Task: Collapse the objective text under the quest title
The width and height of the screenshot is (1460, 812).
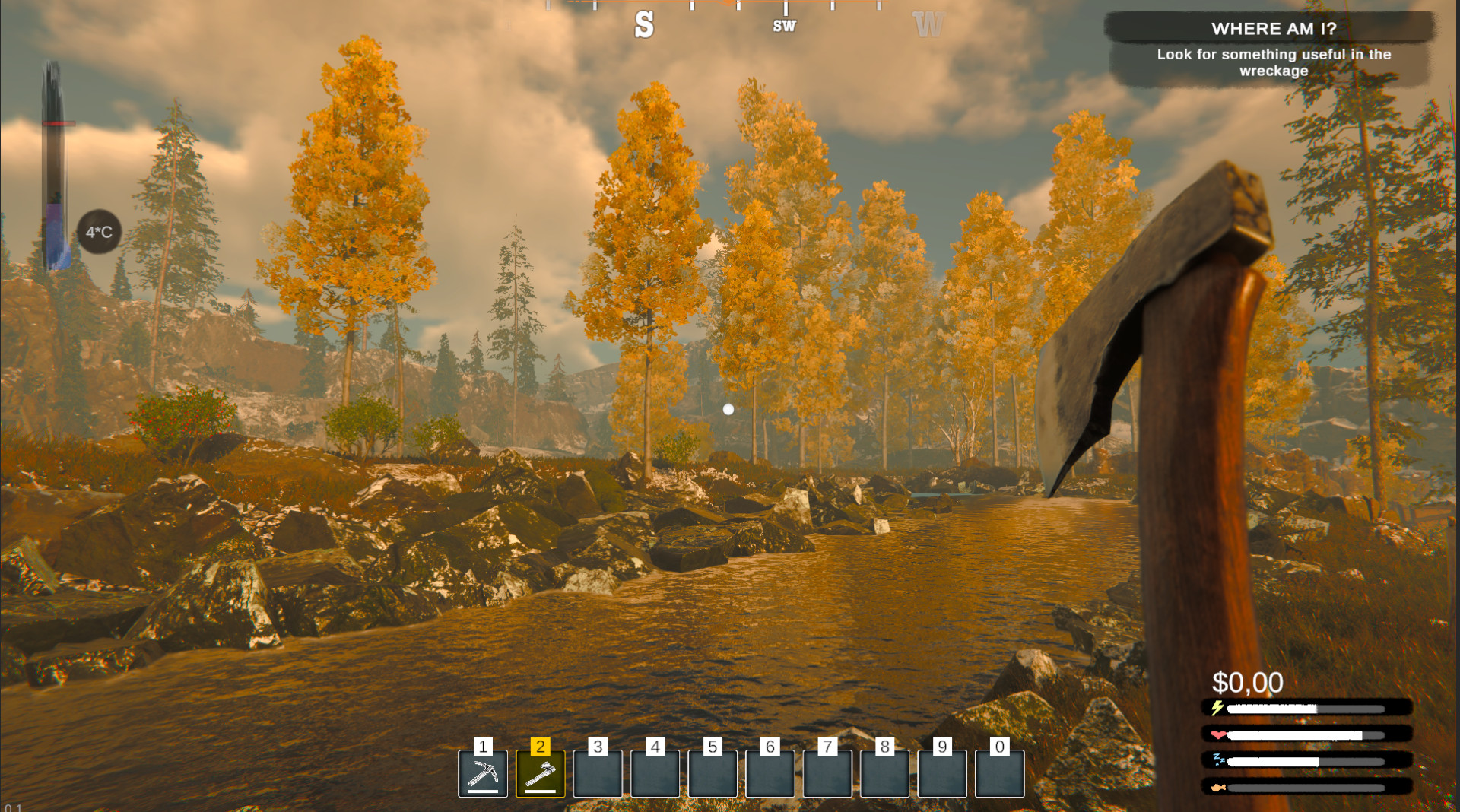Action: [x=1272, y=62]
